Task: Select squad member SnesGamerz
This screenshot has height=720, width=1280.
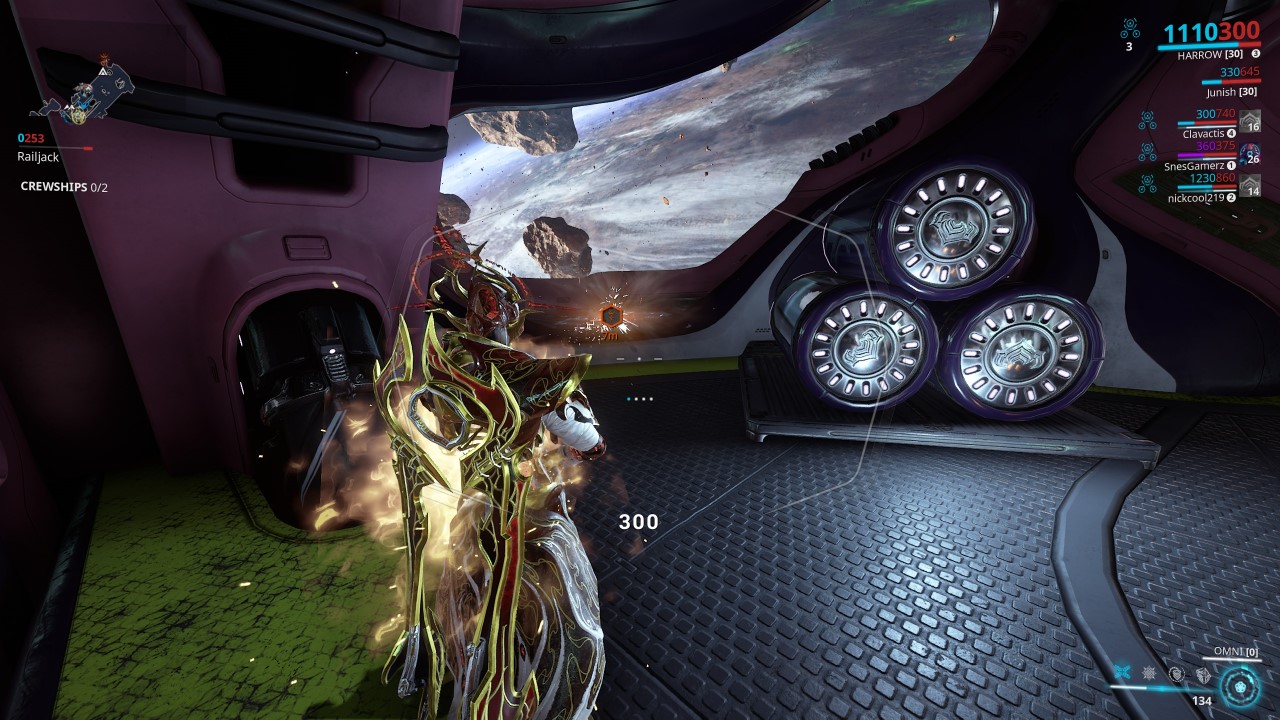Action: coord(1199,165)
